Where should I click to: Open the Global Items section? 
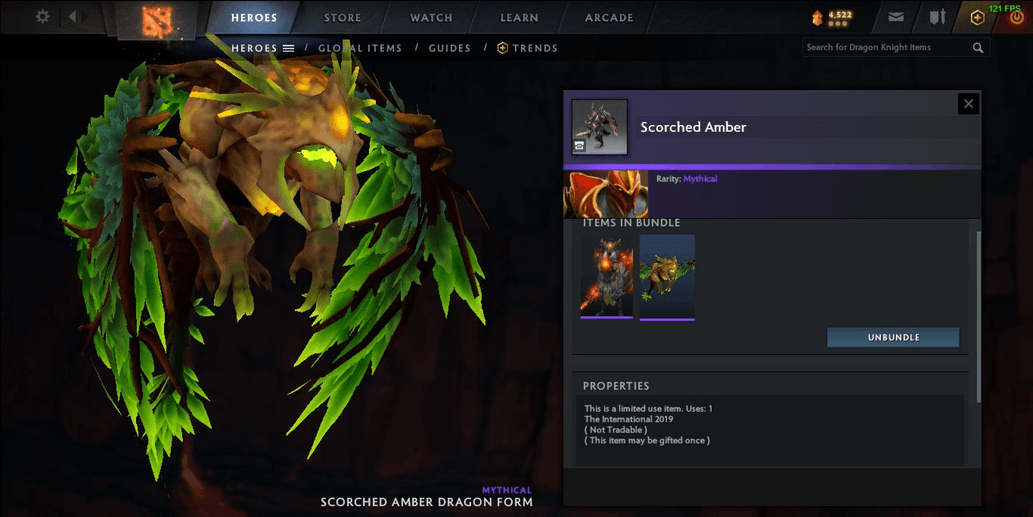[360, 48]
